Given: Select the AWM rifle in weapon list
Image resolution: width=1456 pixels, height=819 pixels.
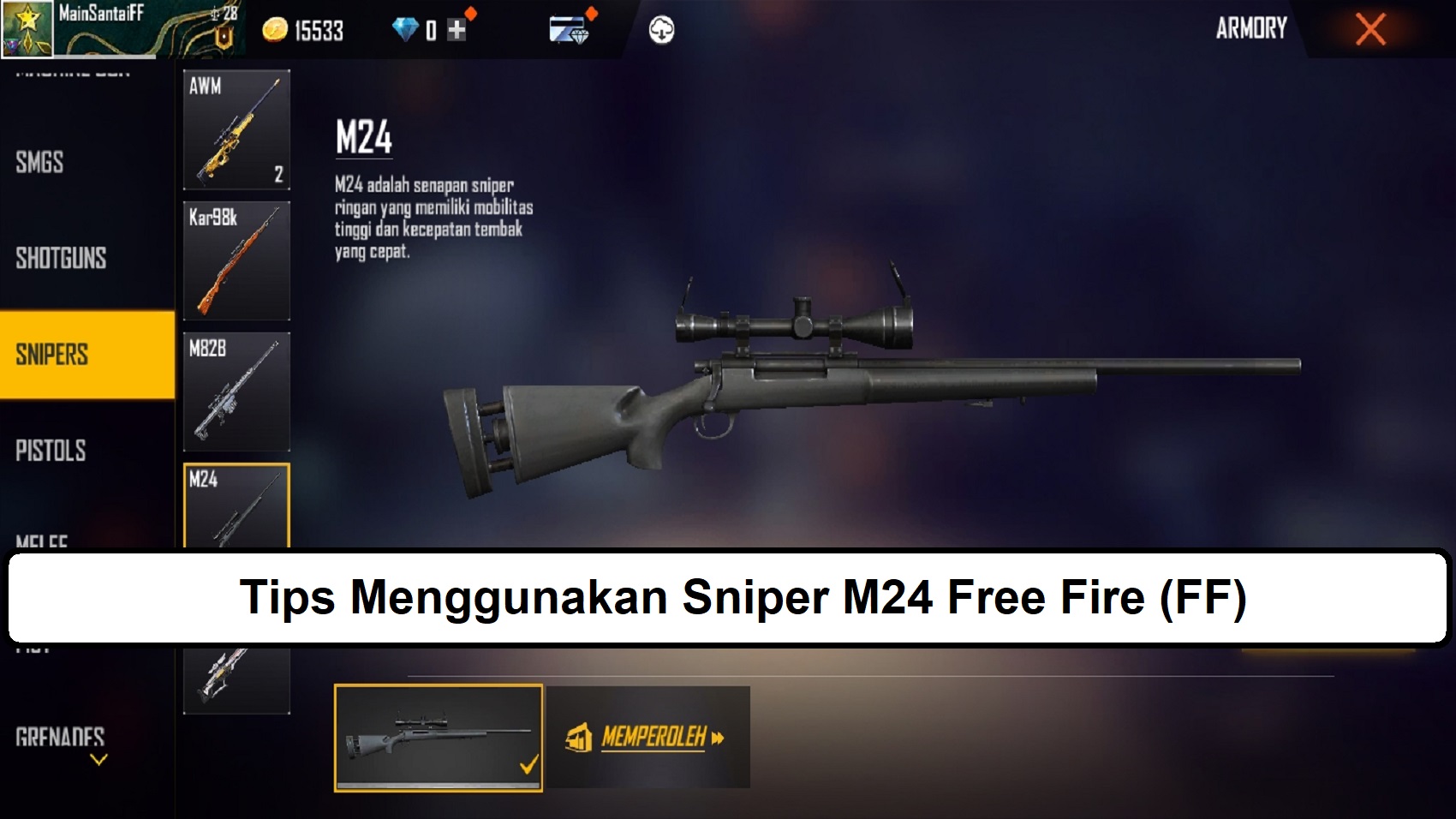Looking at the screenshot, I should coord(236,129).
